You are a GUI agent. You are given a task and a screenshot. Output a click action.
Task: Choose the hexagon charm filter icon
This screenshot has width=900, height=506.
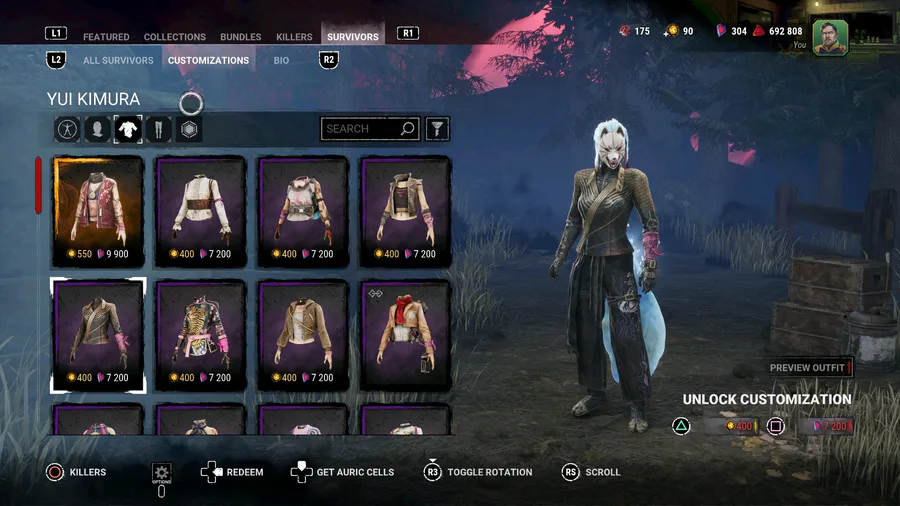coord(189,129)
